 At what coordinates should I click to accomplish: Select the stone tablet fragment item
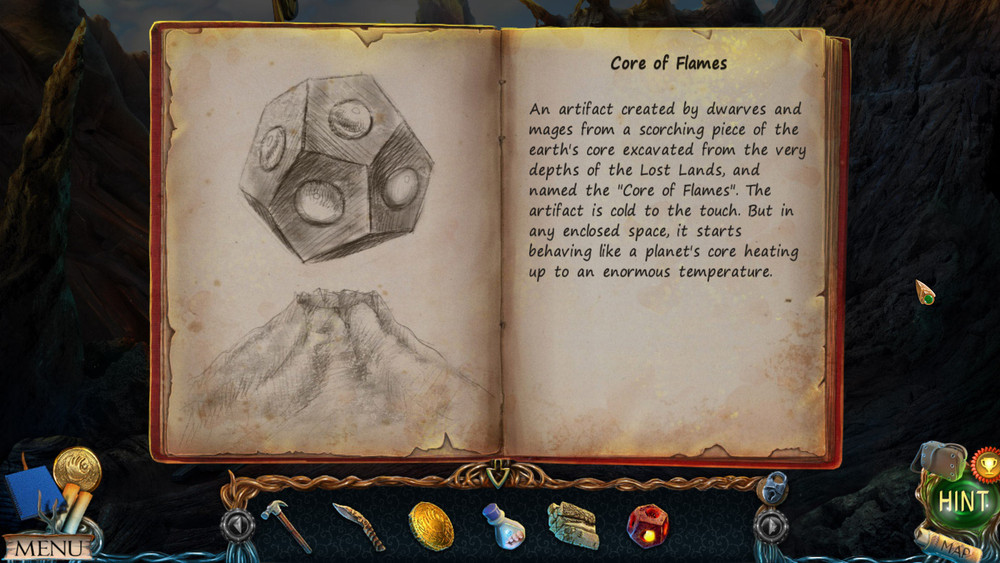pyautogui.click(x=573, y=525)
